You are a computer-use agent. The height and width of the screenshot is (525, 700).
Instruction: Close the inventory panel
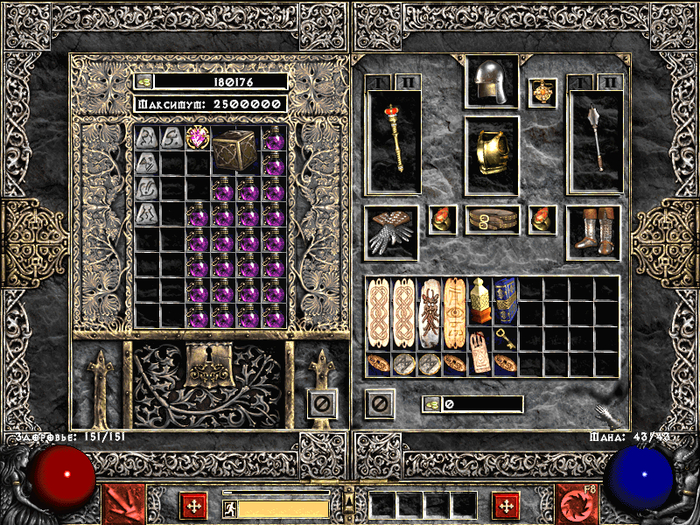tap(379, 403)
